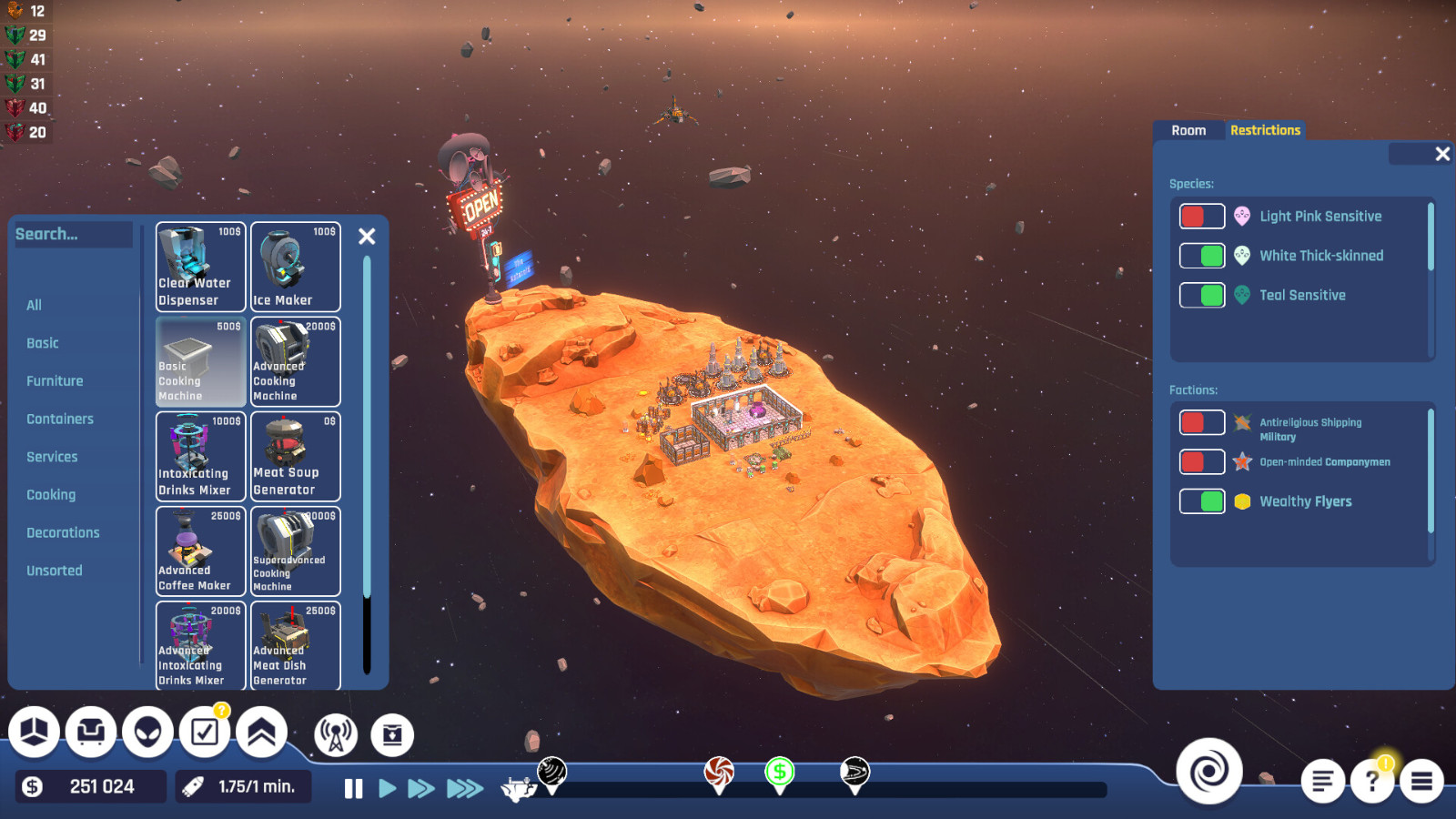Click the Search field
Image resolution: width=1456 pixels, height=819 pixels.
pos(73,234)
